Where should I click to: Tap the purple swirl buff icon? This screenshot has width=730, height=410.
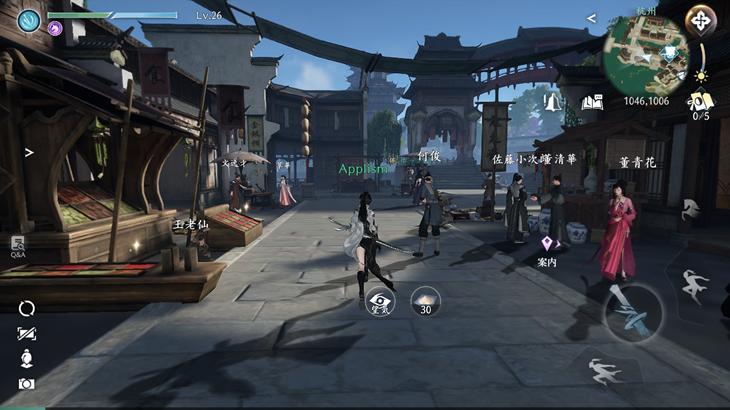coord(55,28)
